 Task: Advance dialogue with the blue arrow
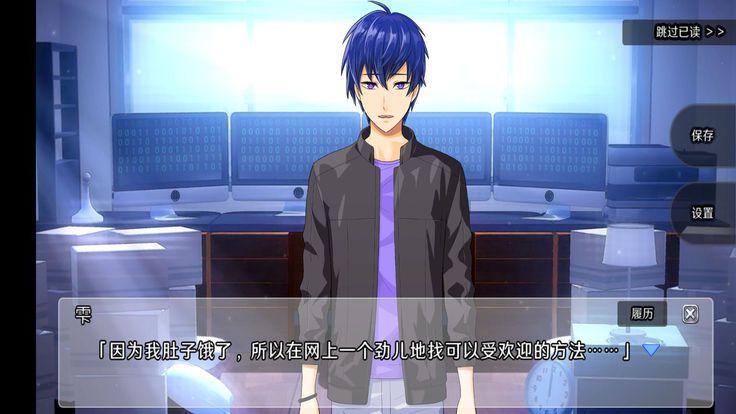coord(652,349)
